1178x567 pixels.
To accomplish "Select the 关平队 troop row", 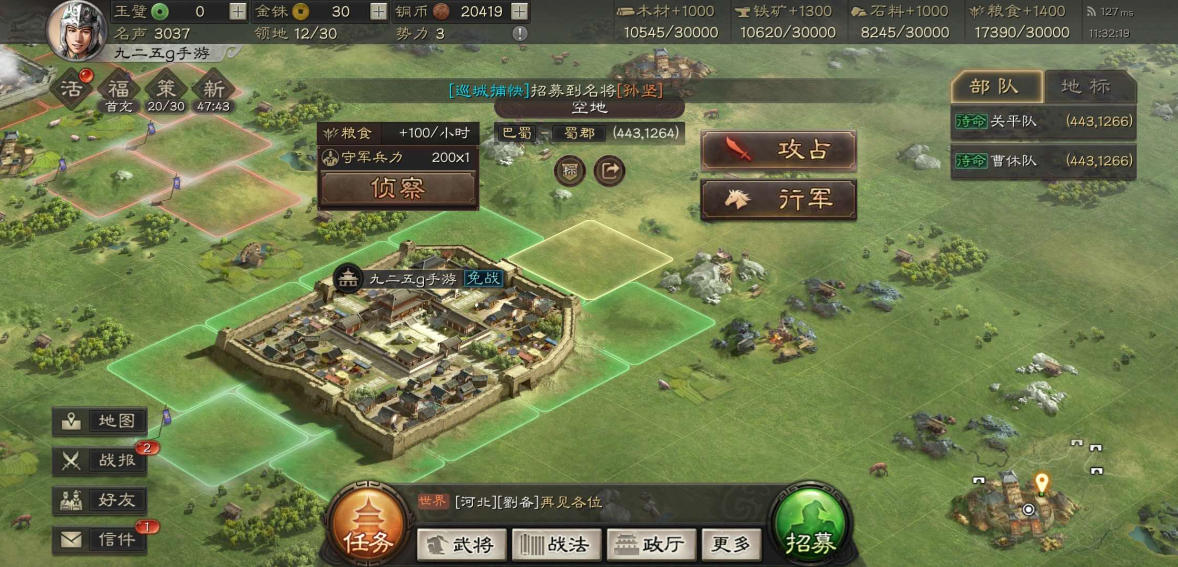I will coord(1041,122).
